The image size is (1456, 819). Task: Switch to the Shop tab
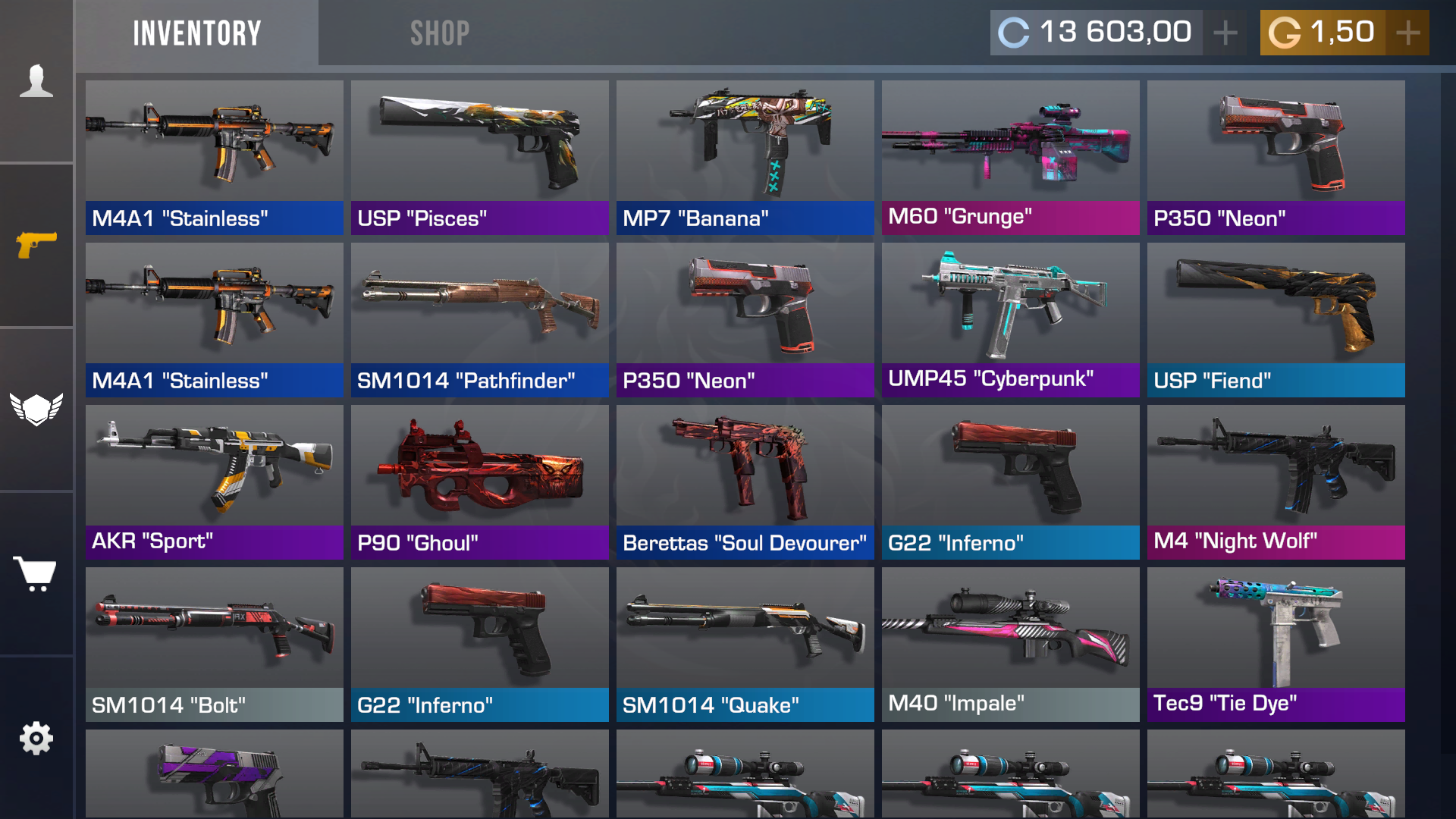pos(440,32)
